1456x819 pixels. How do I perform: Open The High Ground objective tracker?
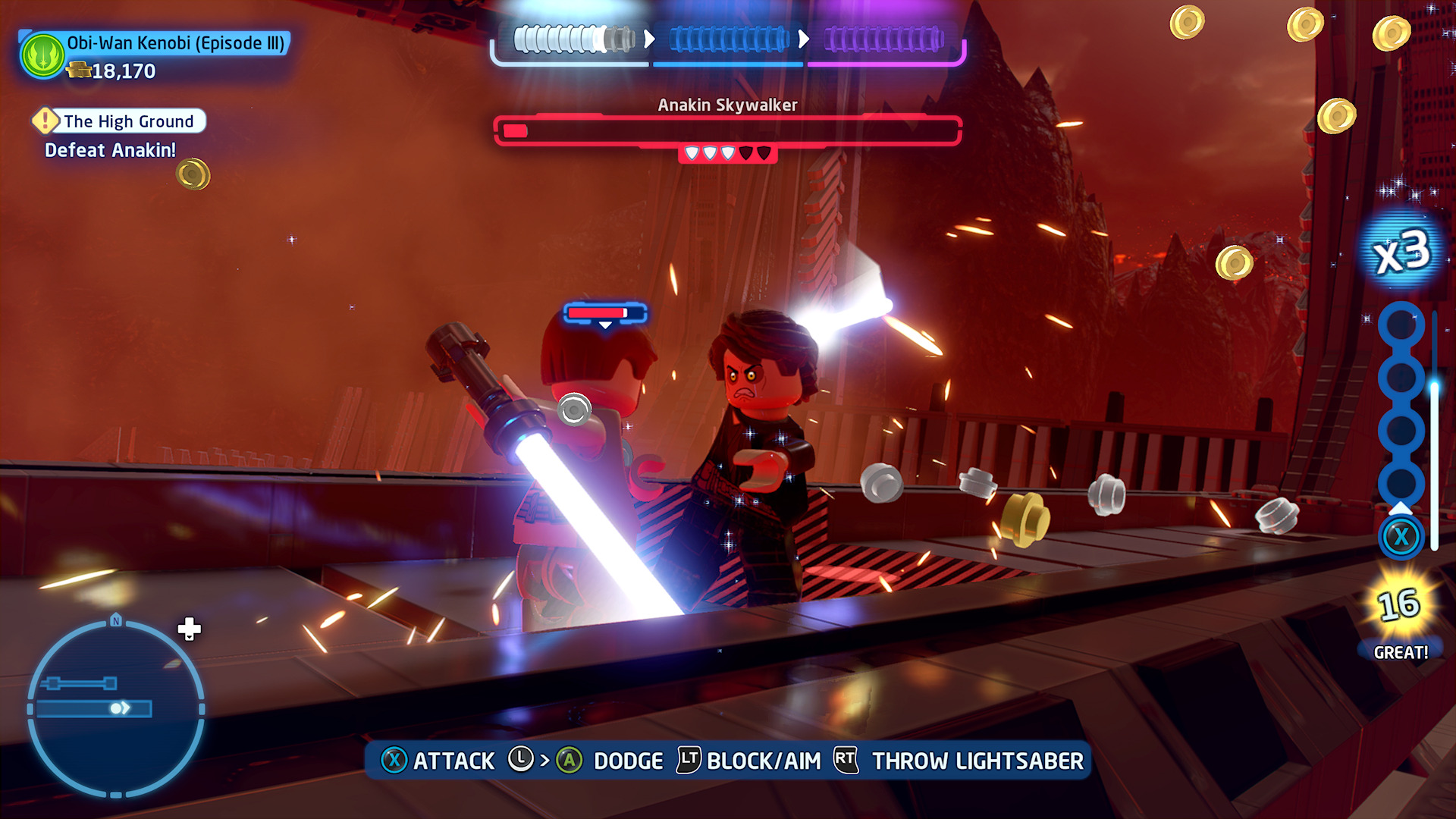120,121
